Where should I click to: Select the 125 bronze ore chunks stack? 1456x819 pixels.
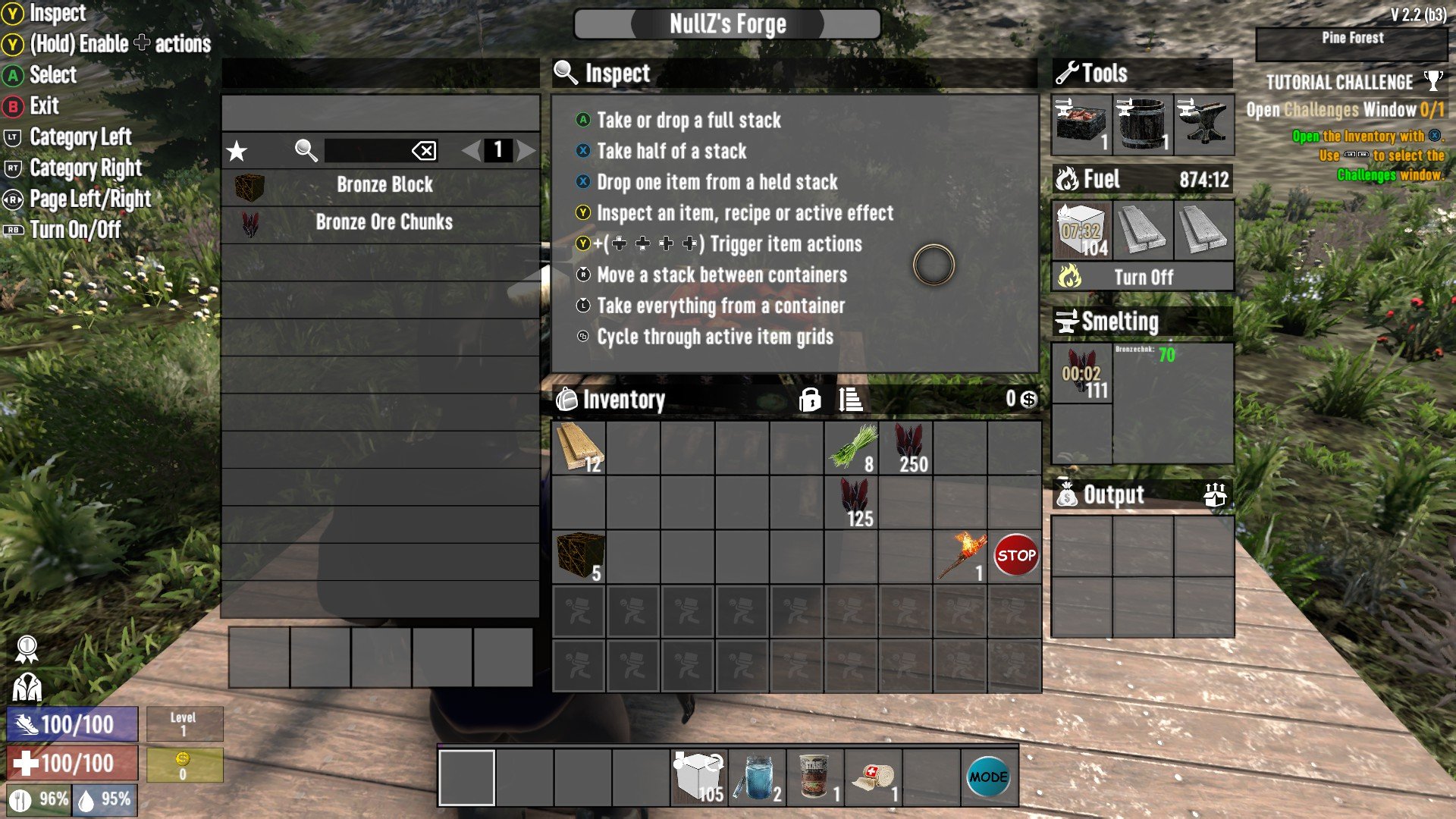(x=852, y=503)
